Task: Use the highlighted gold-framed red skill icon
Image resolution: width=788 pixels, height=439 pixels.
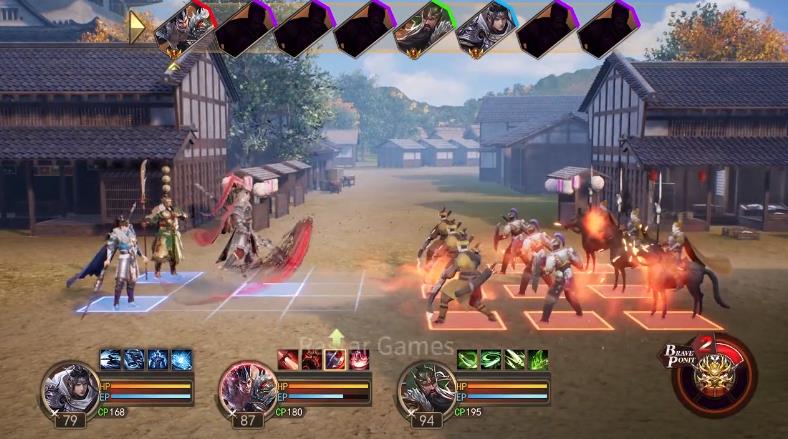Action: coord(335,359)
